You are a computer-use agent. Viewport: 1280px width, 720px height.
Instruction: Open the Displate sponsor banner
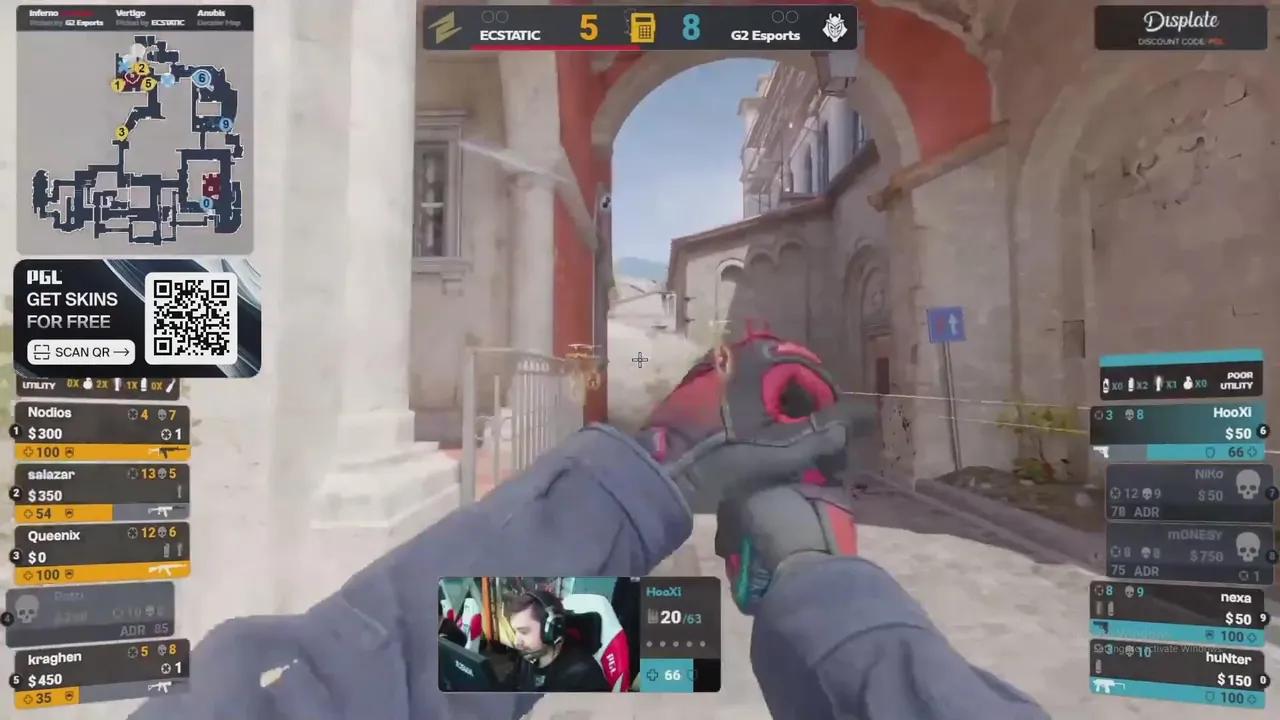pos(1181,27)
